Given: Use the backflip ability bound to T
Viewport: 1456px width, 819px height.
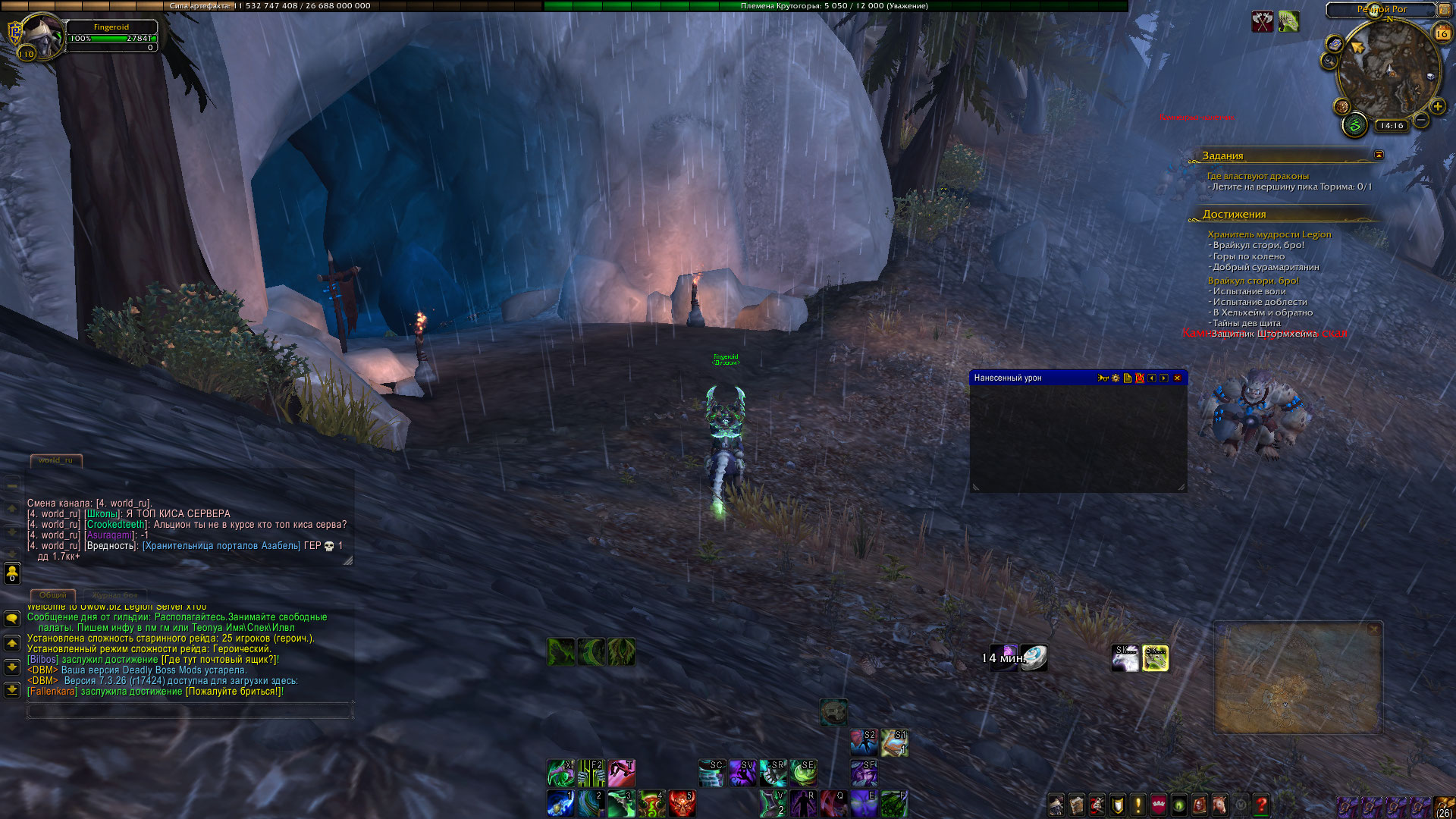Looking at the screenshot, I should pyautogui.click(x=621, y=773).
